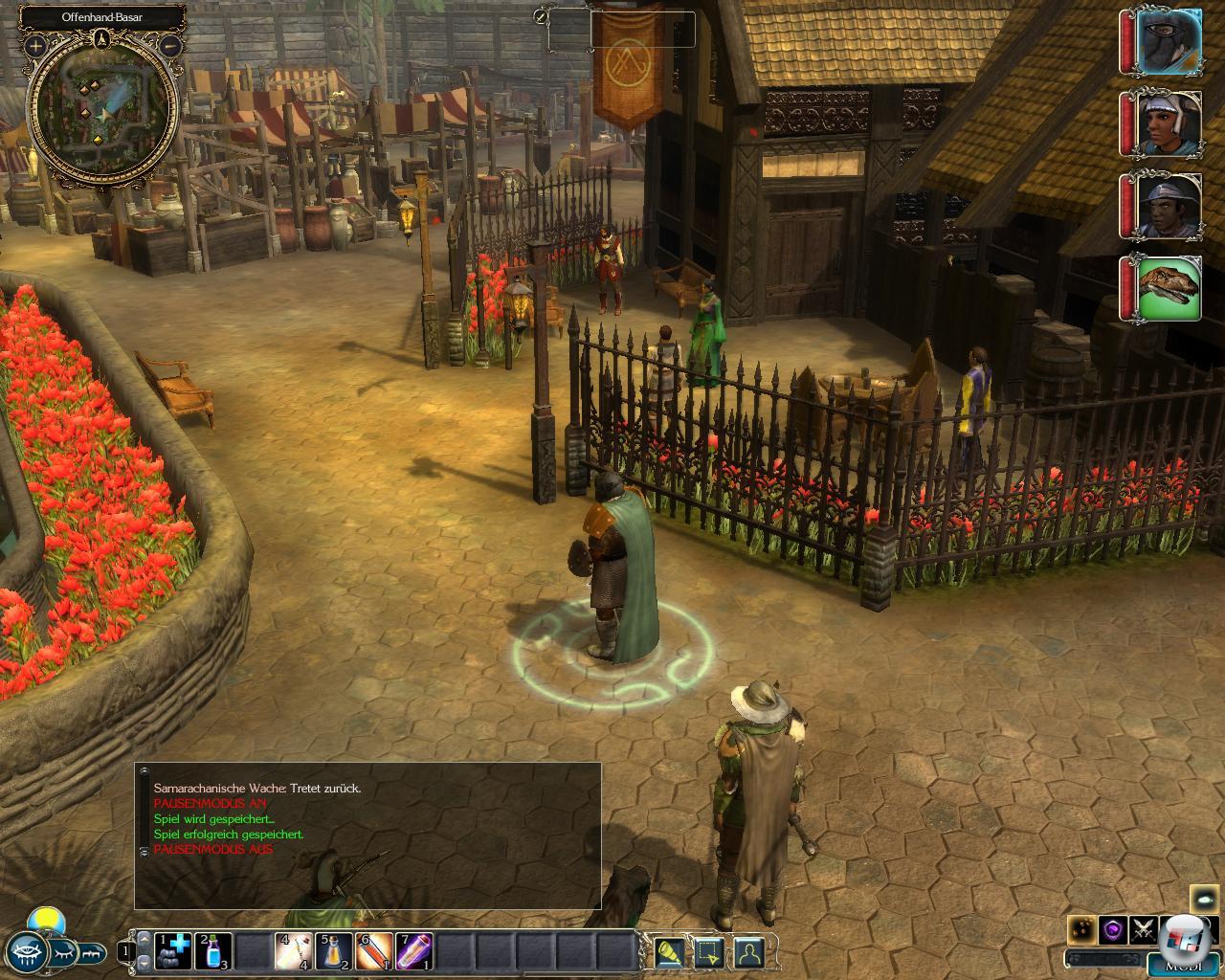Zoom out the minimap with the minus button
Image resolution: width=1225 pixels, height=980 pixels.
(170, 45)
